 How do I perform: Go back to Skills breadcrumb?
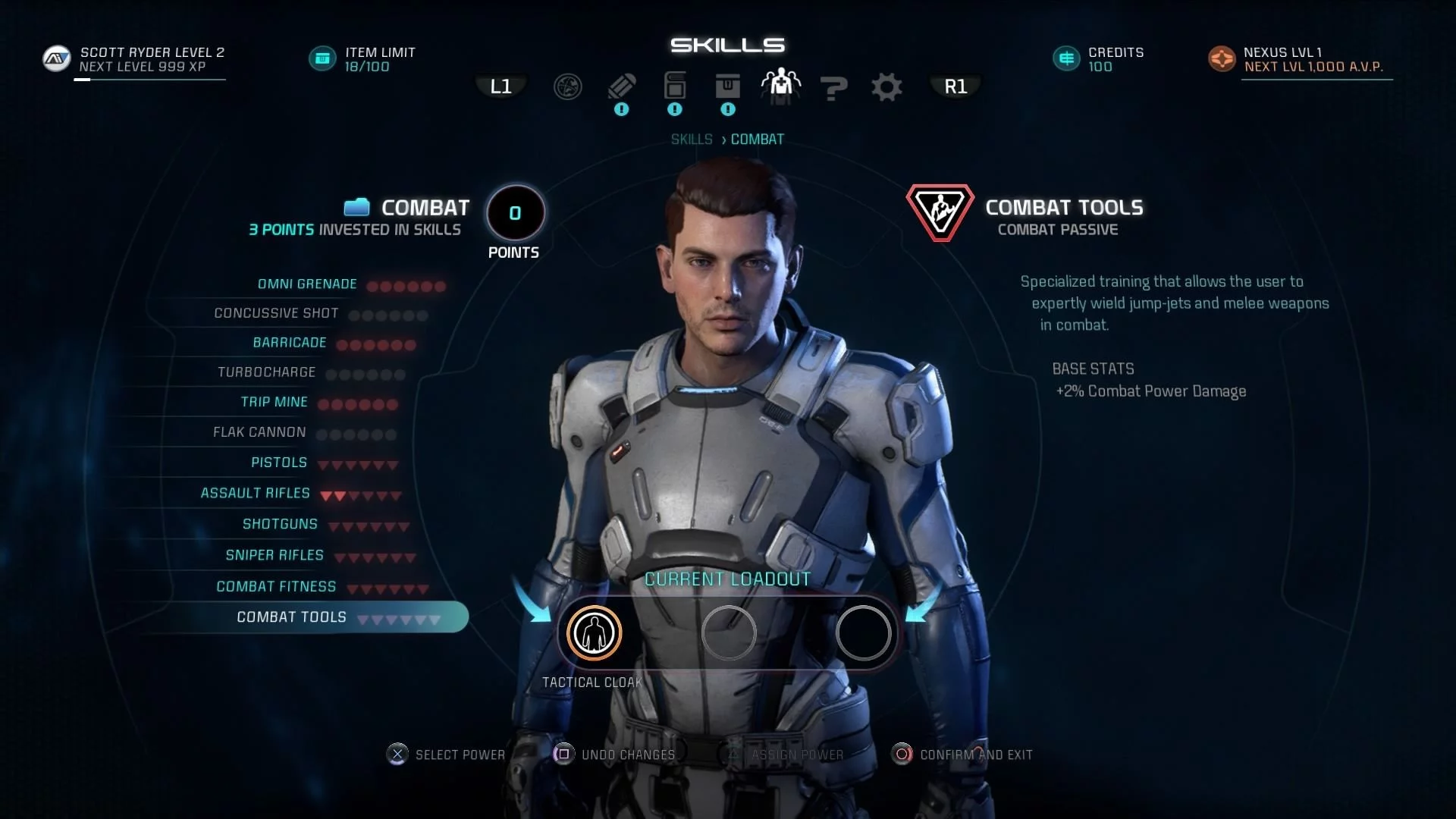coord(692,140)
